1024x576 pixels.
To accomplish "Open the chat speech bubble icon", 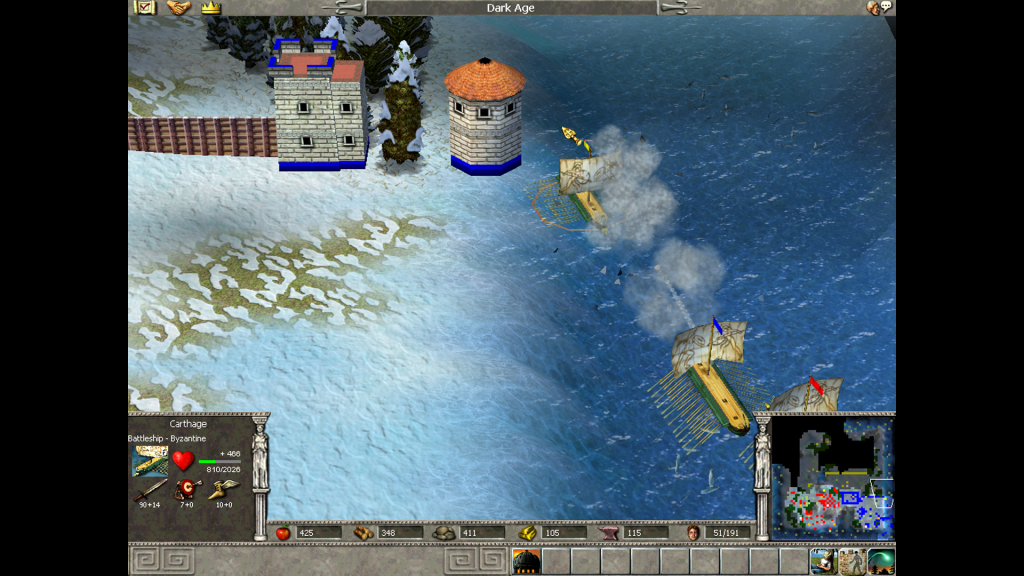I will 879,7.
